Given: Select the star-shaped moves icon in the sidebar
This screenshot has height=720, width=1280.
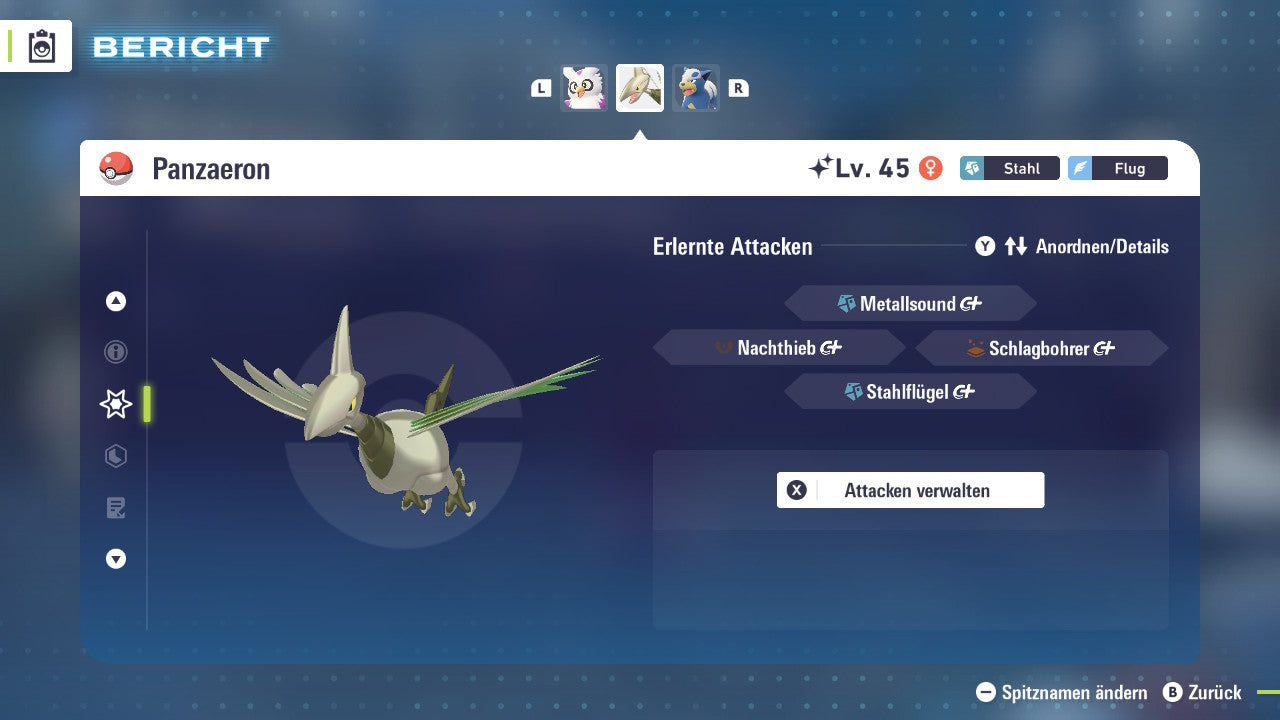Looking at the screenshot, I should click(115, 404).
